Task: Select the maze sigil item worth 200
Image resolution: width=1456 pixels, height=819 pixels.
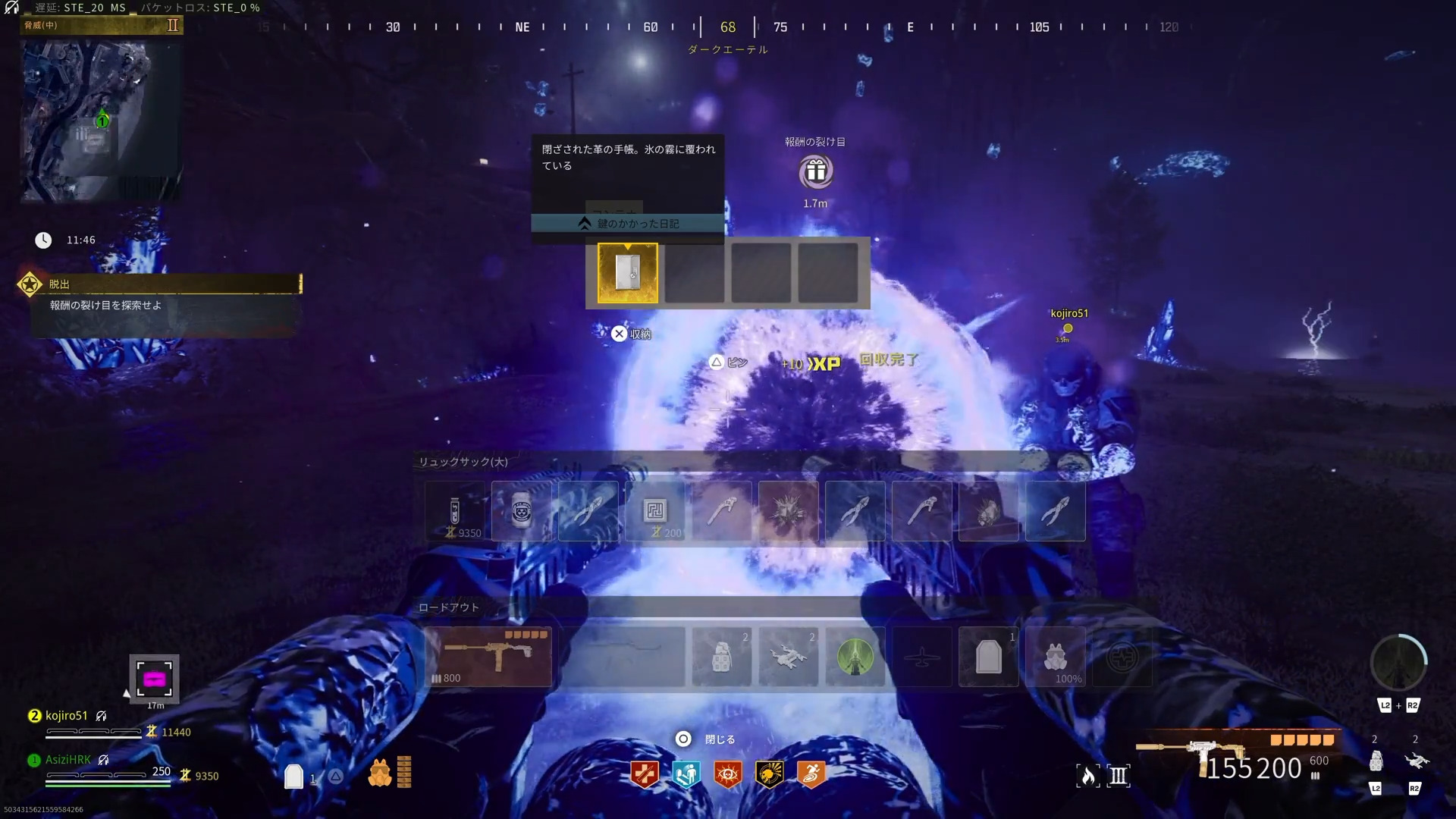Action: pyautogui.click(x=655, y=511)
